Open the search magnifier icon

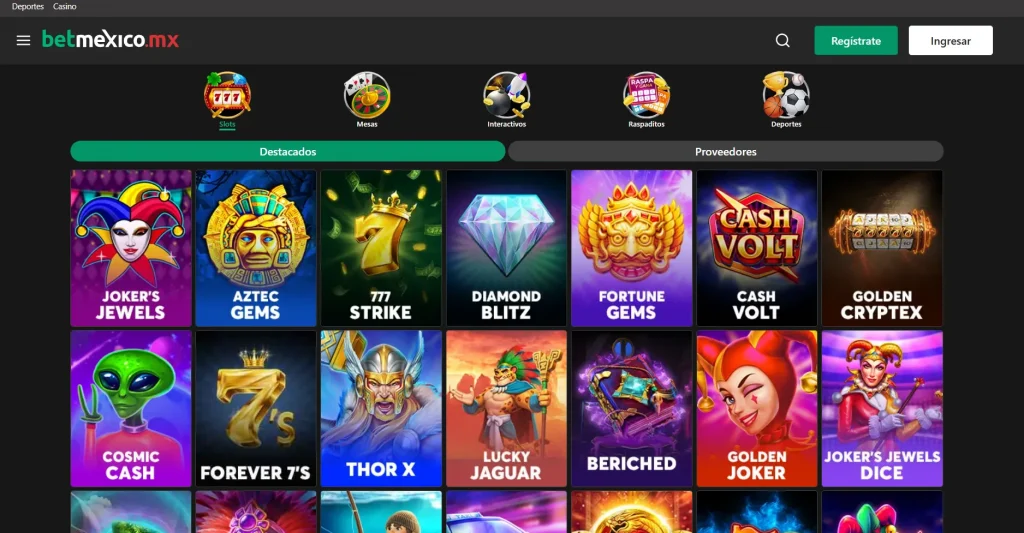click(x=783, y=41)
